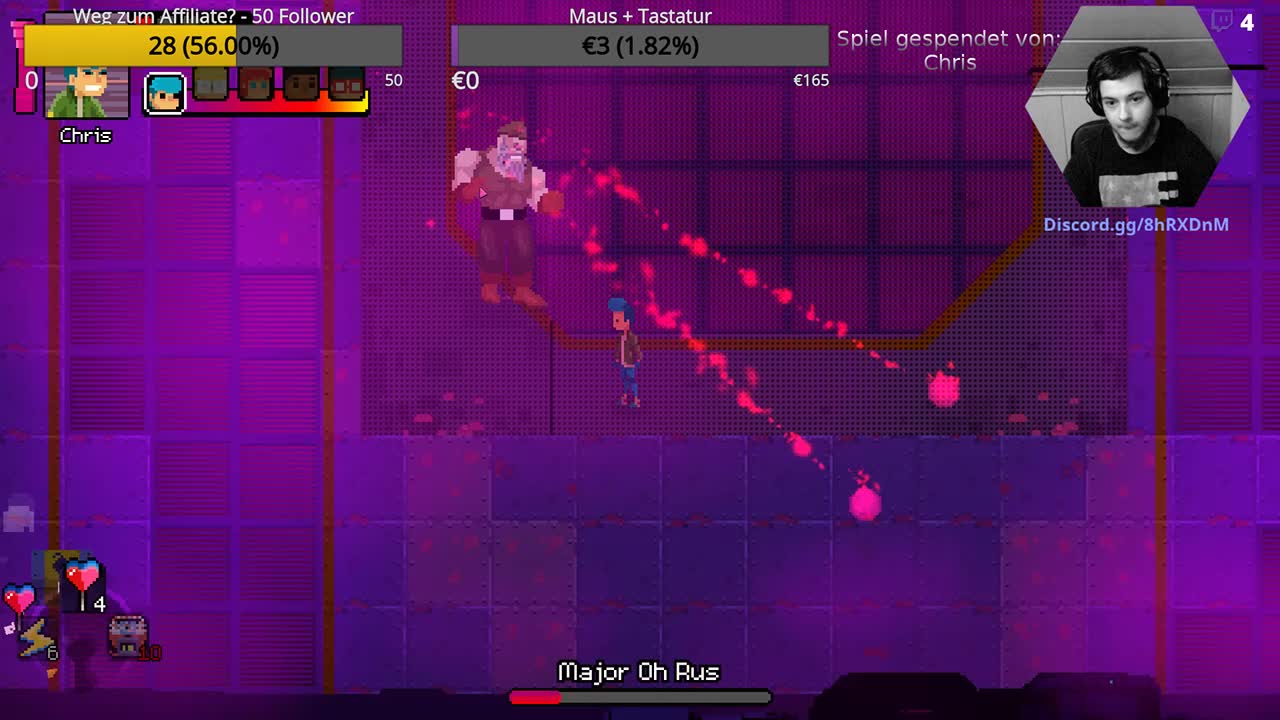The image size is (1280, 720).
Task: Pick the roster head wearing red glasses
Action: [x=346, y=86]
